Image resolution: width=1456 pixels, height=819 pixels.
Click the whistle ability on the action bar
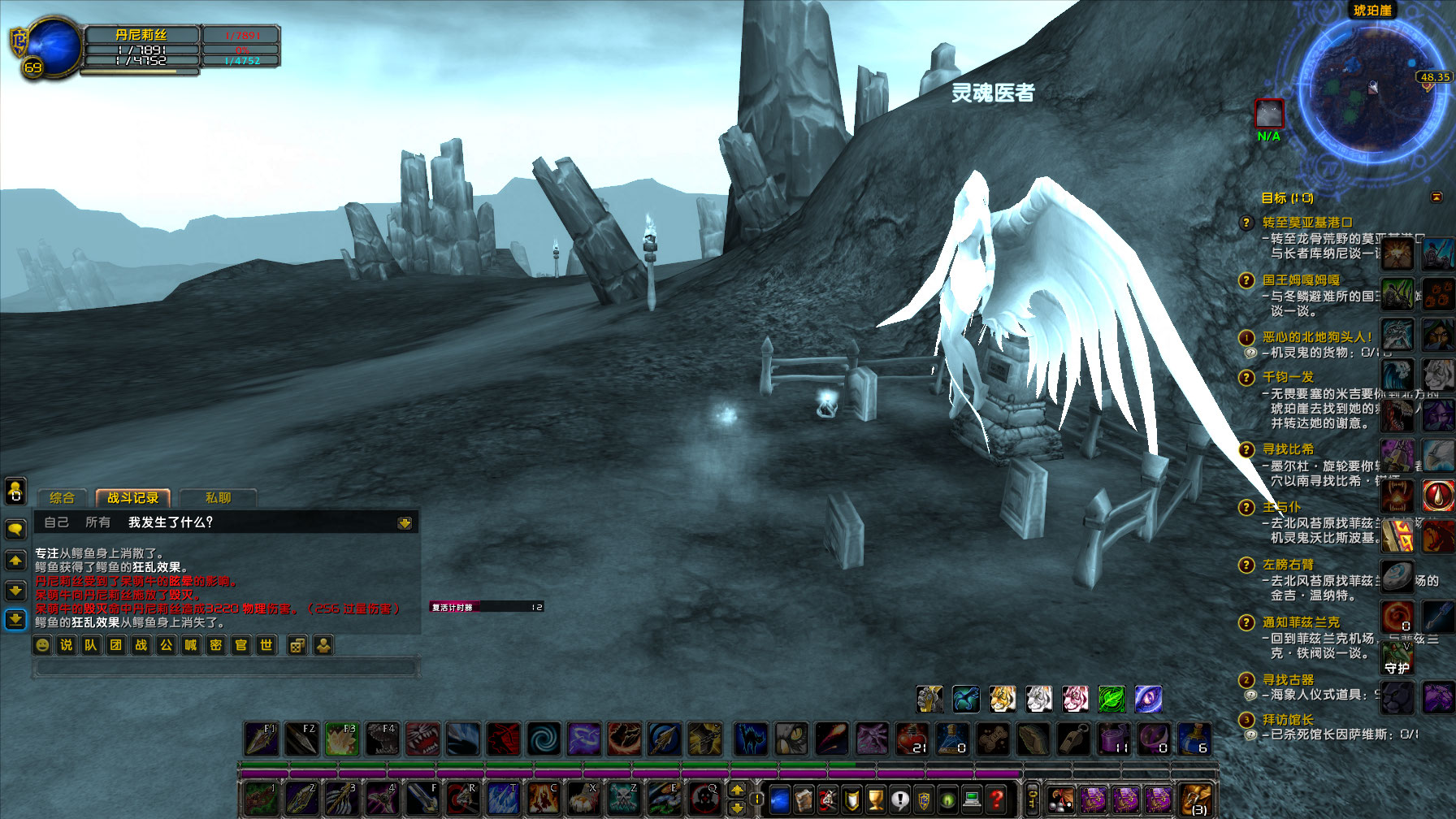pos(1072,739)
